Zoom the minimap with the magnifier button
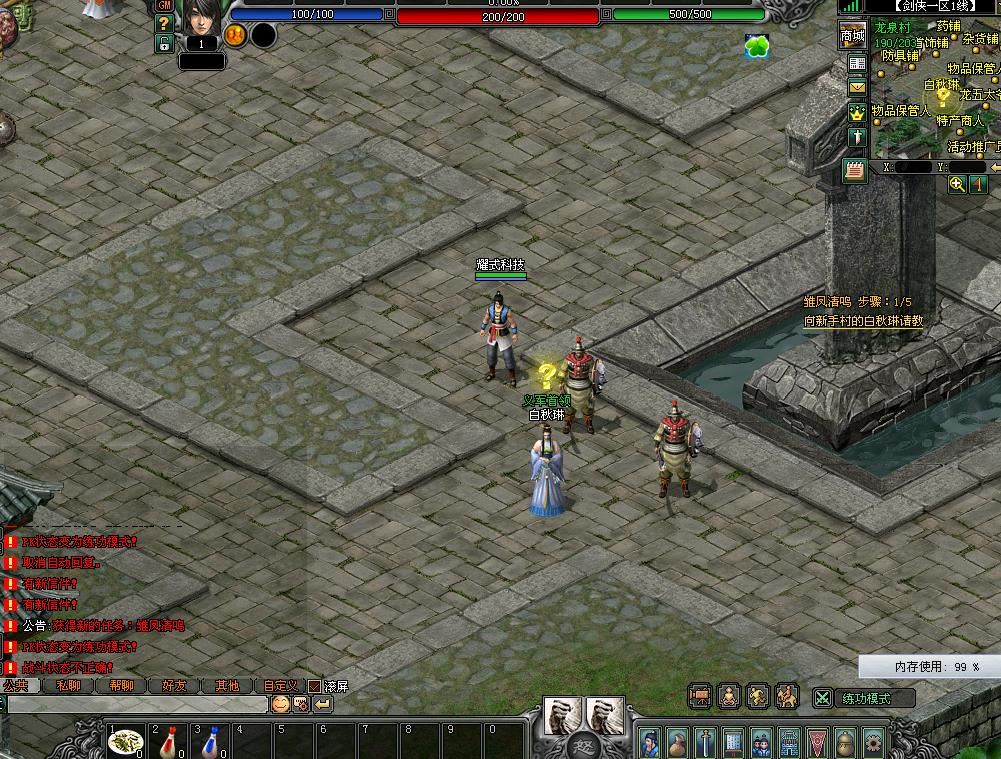Viewport: 1001px width, 759px height. click(957, 184)
